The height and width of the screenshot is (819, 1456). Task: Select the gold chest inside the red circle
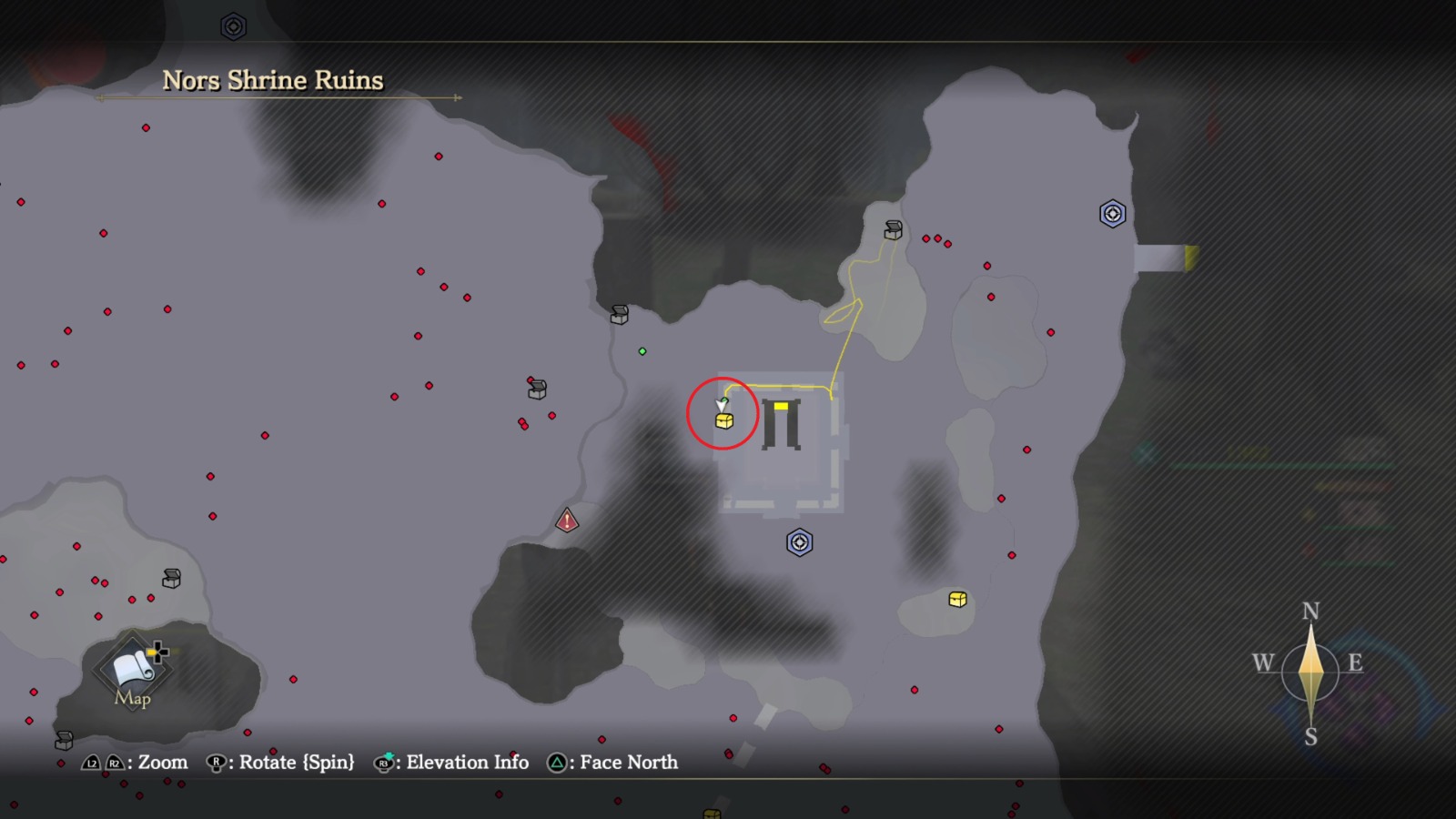click(x=724, y=420)
